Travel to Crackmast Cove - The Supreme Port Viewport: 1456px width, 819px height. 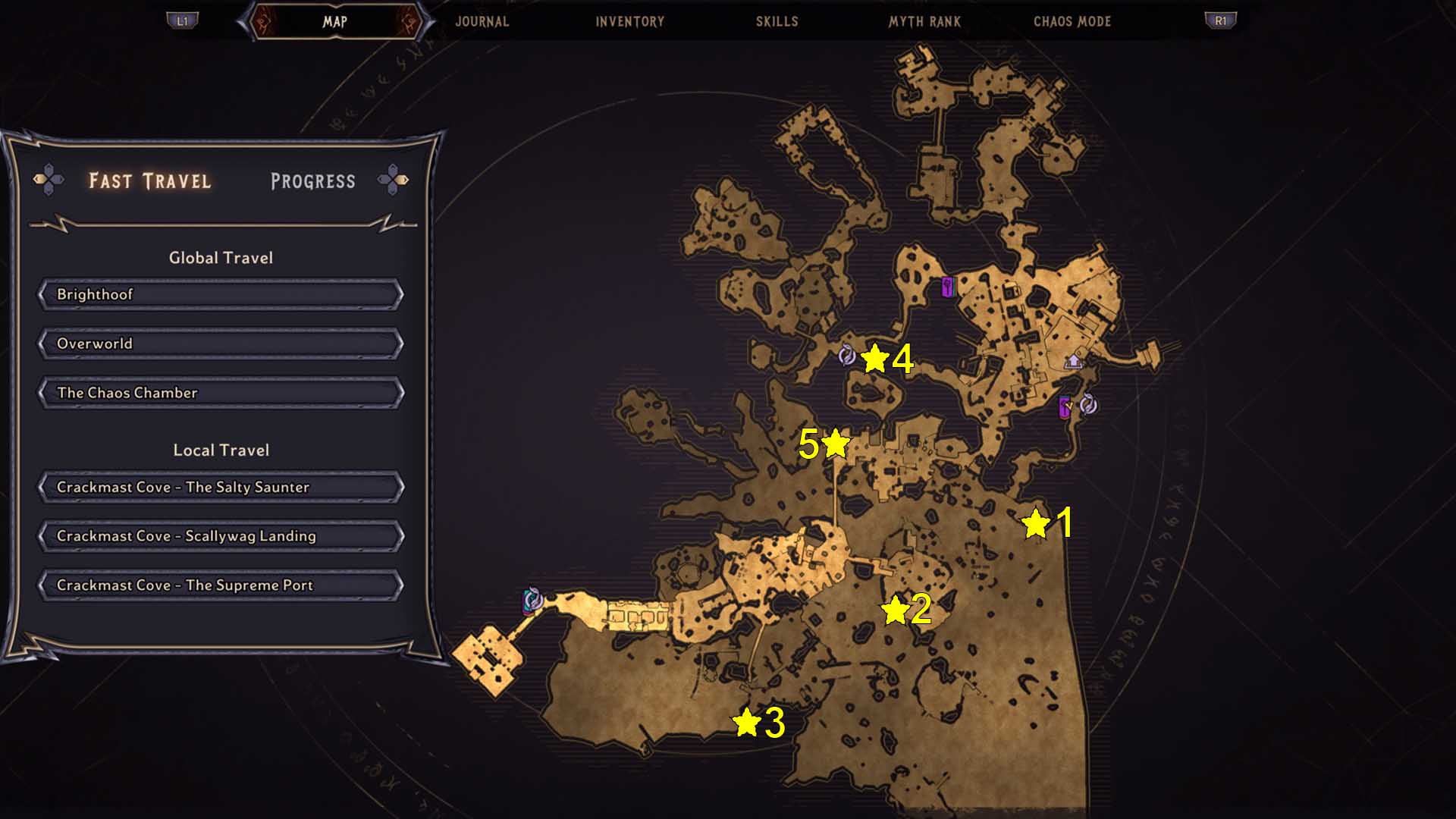coord(221,585)
